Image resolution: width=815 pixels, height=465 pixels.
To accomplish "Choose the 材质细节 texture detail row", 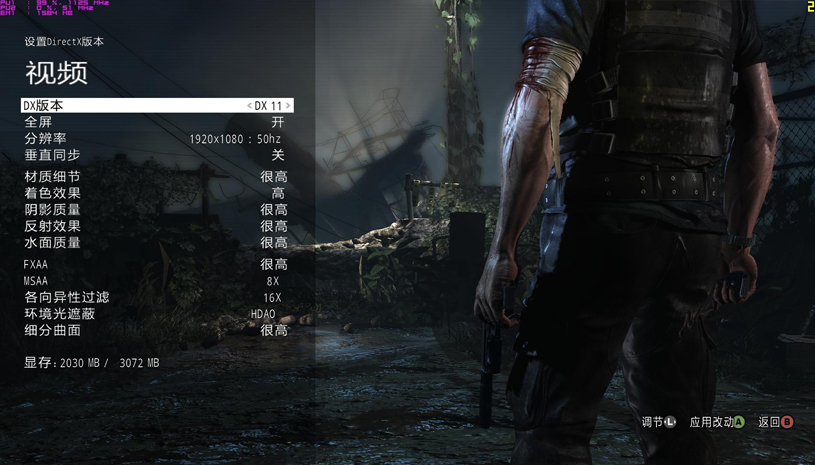I will (155, 177).
